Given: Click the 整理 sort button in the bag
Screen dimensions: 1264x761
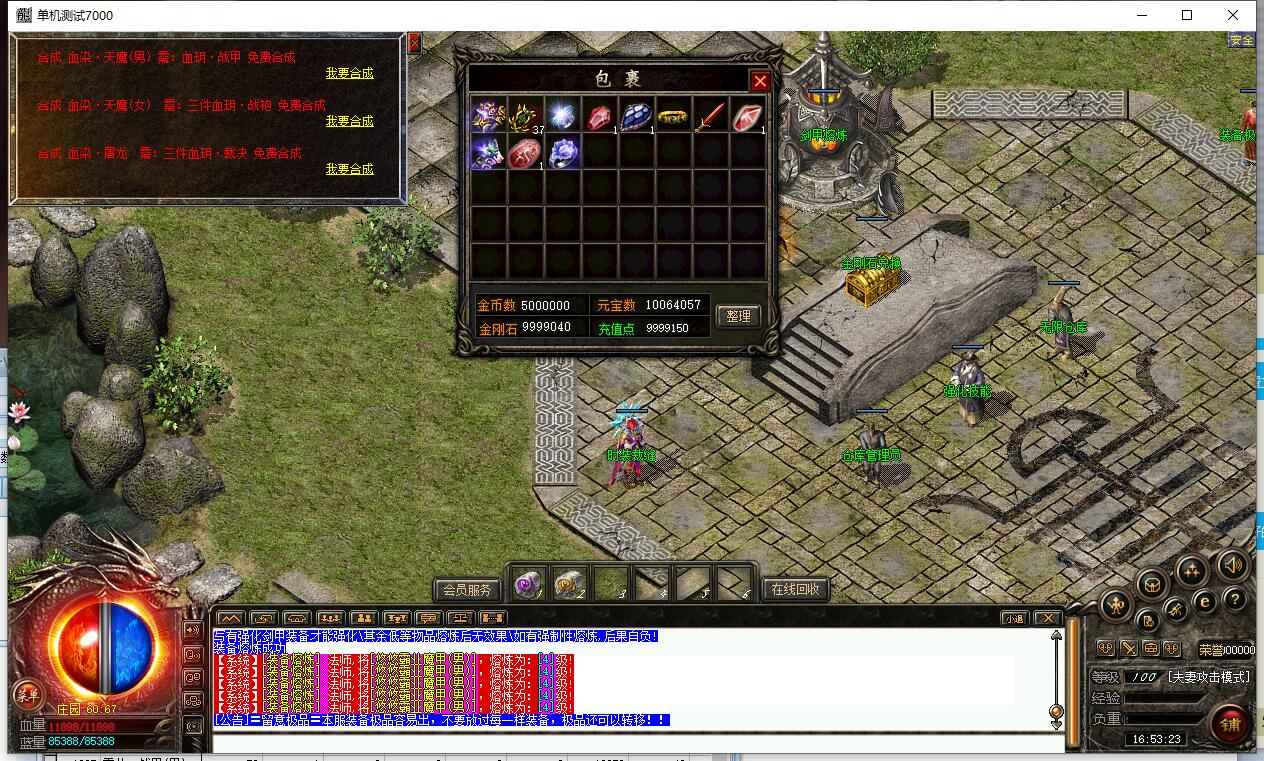Looking at the screenshot, I should [x=738, y=316].
